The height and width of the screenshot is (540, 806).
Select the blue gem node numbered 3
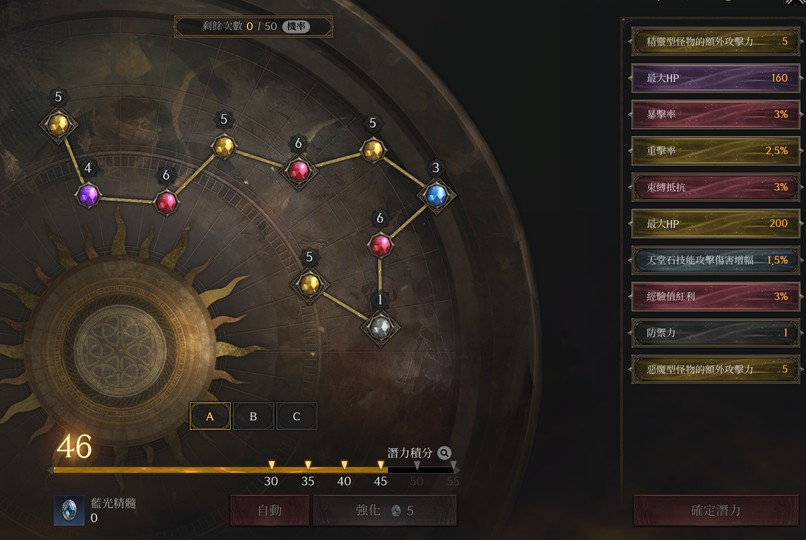pos(435,194)
